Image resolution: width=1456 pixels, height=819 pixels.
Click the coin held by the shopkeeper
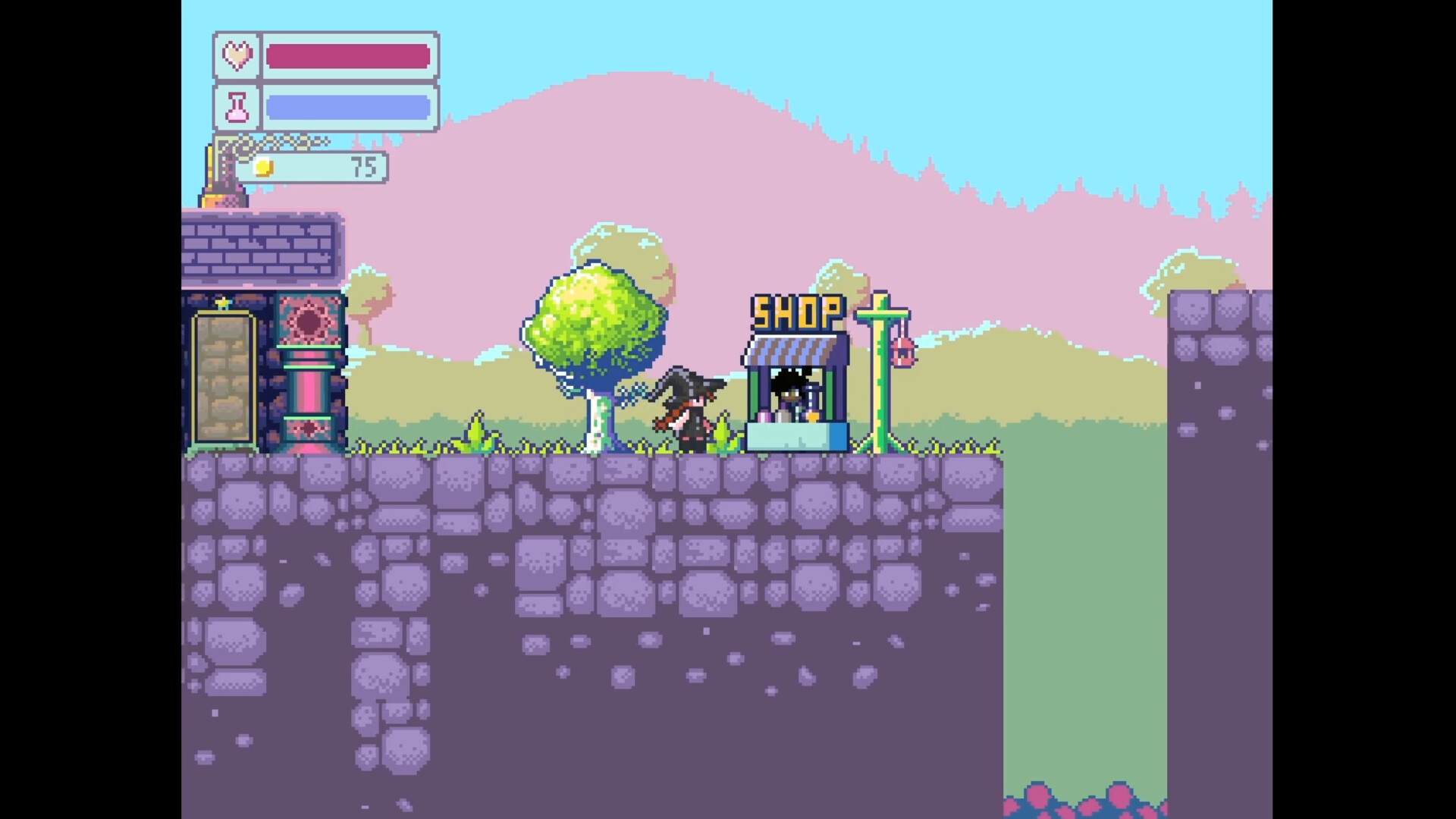[812, 418]
